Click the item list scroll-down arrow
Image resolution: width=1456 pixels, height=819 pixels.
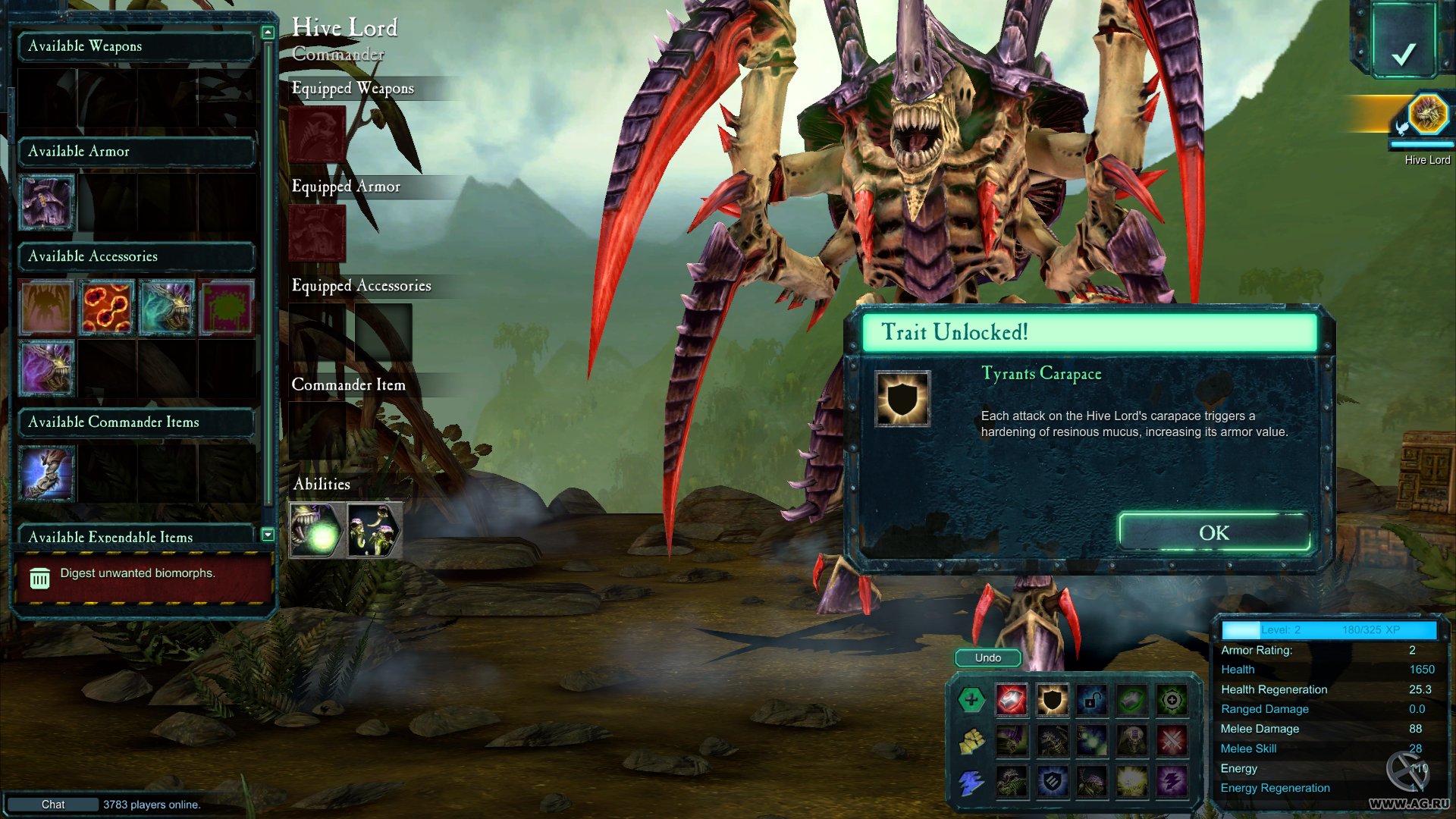tap(268, 535)
